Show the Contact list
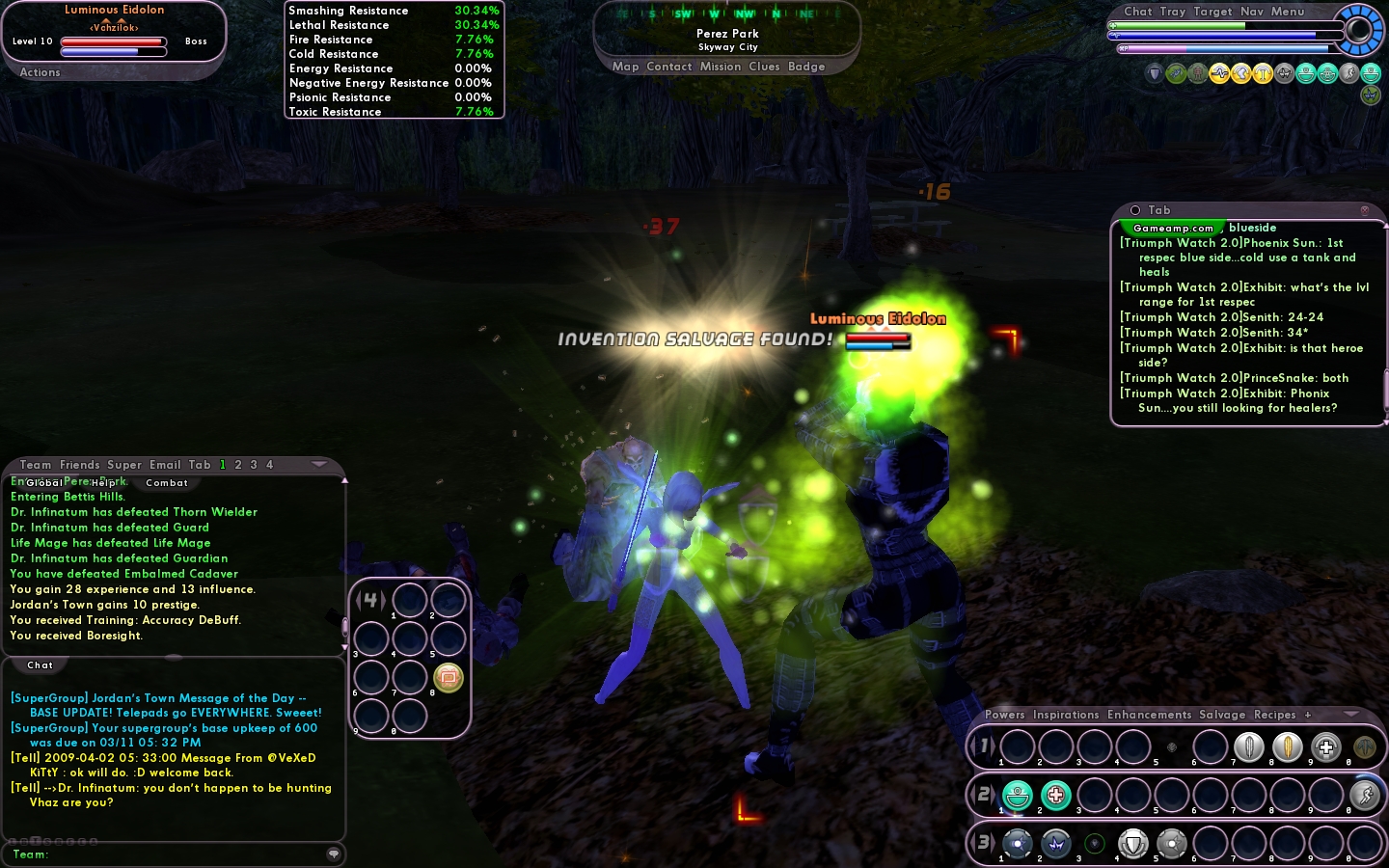The width and height of the screenshot is (1389, 868). [669, 67]
